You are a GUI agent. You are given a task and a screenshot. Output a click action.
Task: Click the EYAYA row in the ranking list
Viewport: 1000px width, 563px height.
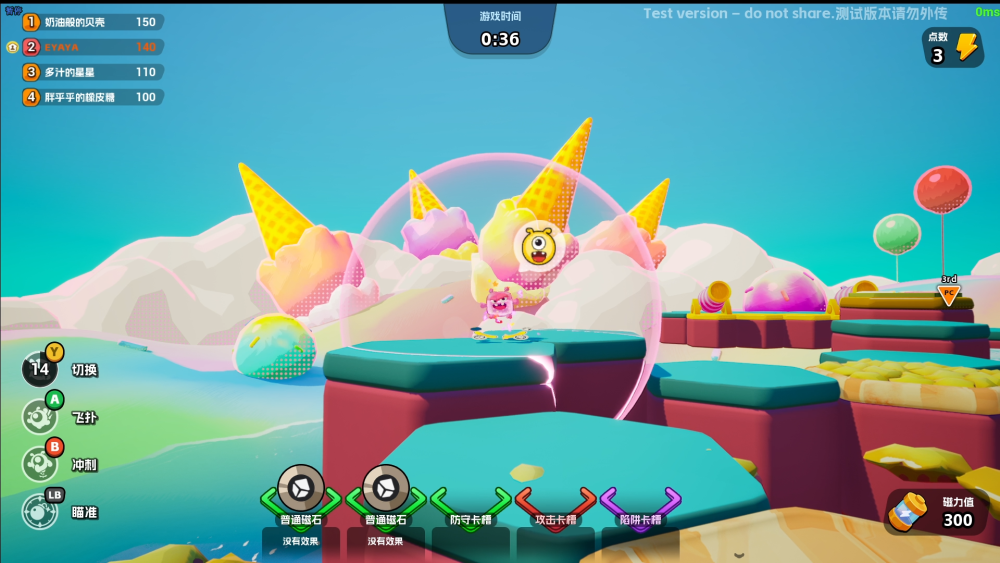click(92, 47)
